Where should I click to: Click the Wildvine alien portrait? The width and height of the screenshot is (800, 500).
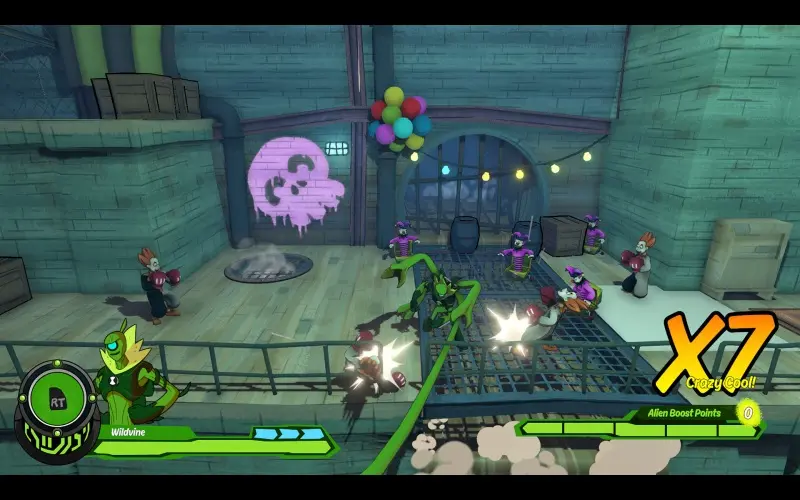[128, 376]
